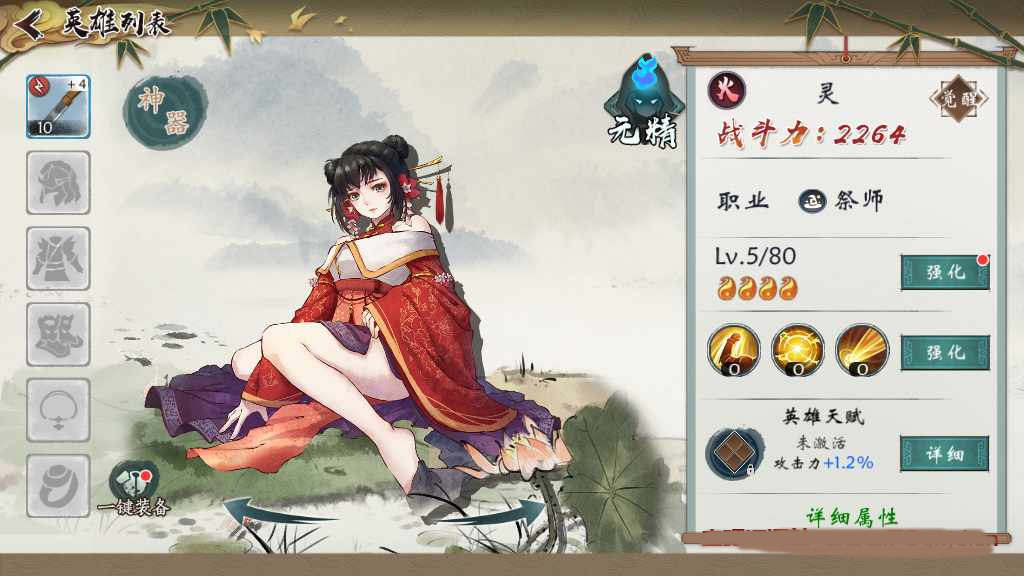Select the empty boots equipment slot
Image resolution: width=1024 pixels, height=576 pixels.
pyautogui.click(x=58, y=334)
